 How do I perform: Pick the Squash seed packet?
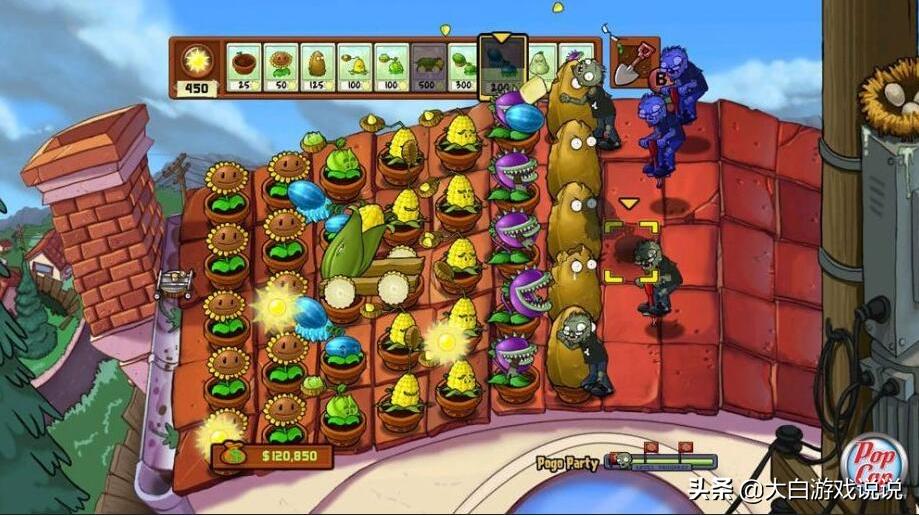541,62
